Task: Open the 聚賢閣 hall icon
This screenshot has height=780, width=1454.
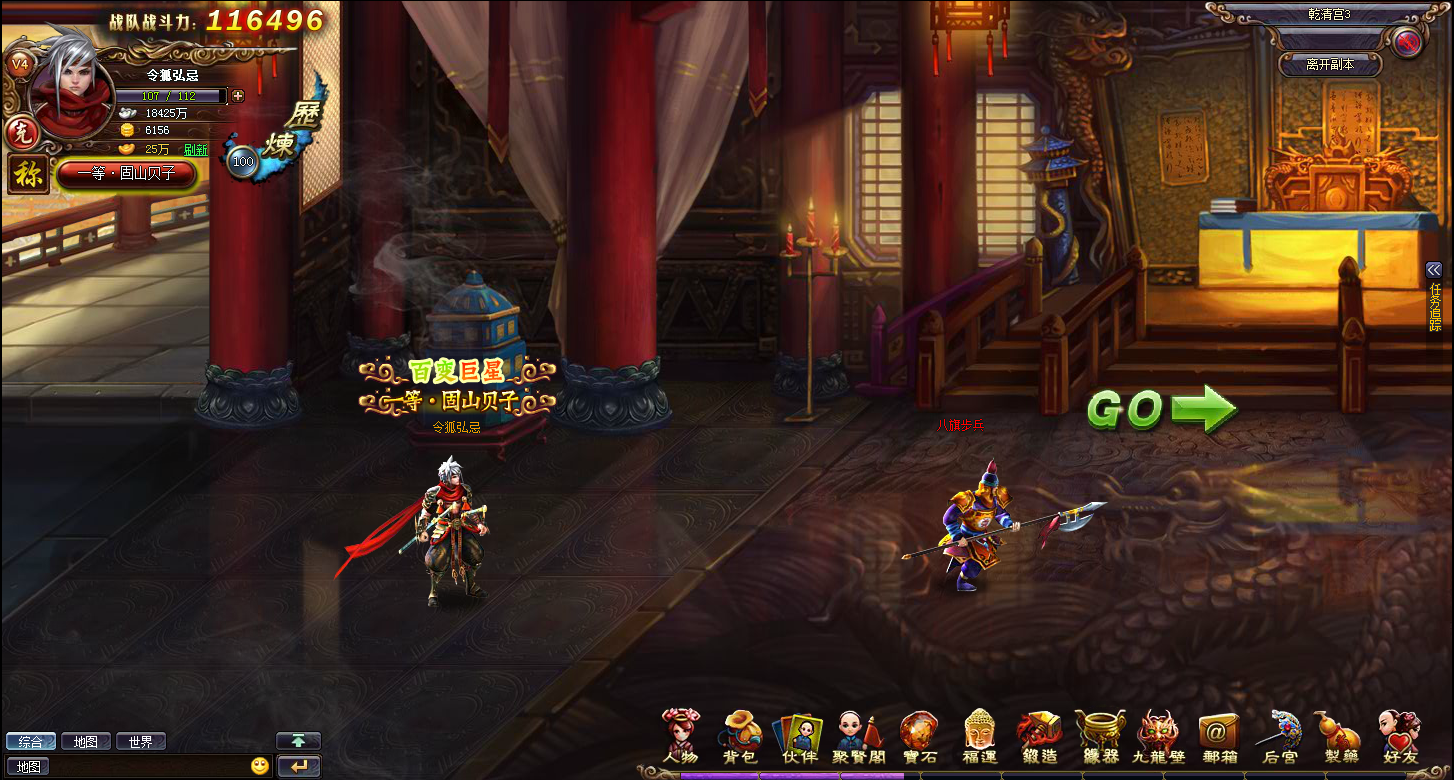Action: 858,737
